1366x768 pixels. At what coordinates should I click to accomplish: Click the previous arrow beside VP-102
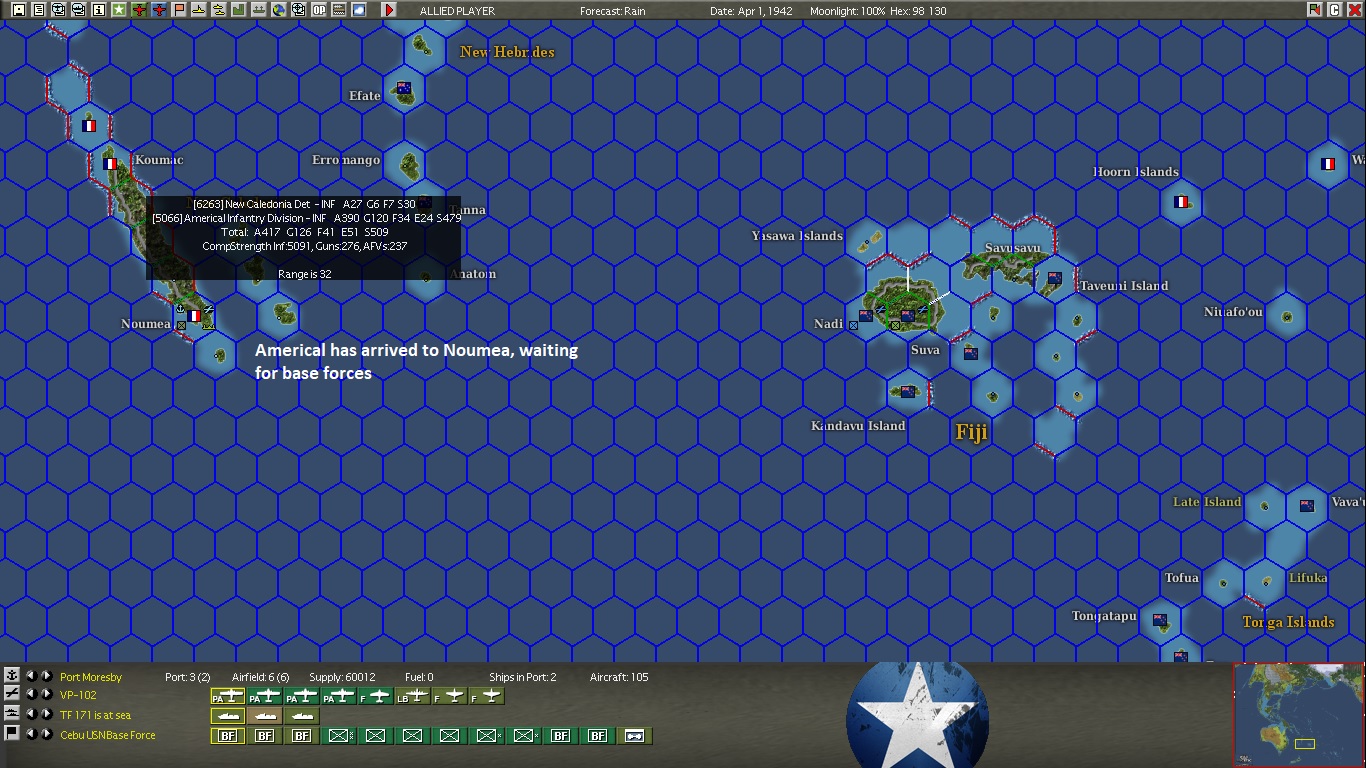(x=32, y=694)
